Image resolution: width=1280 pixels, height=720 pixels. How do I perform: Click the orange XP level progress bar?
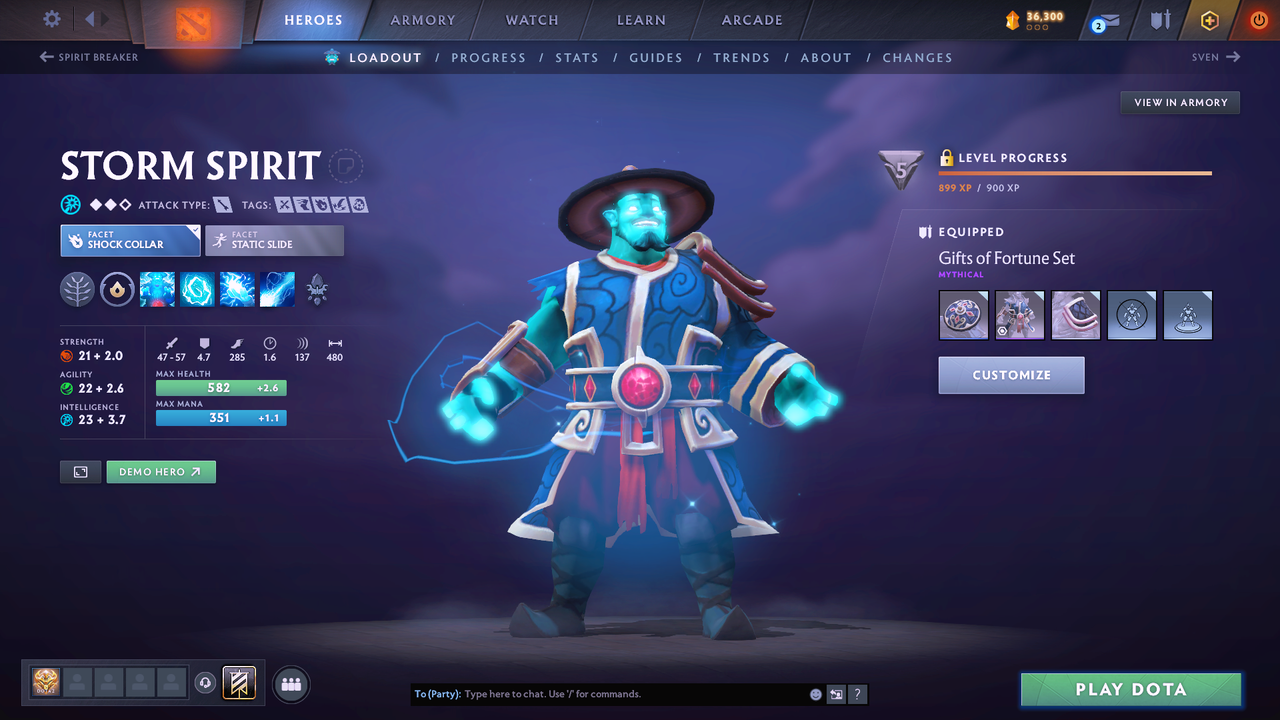coord(1075,172)
